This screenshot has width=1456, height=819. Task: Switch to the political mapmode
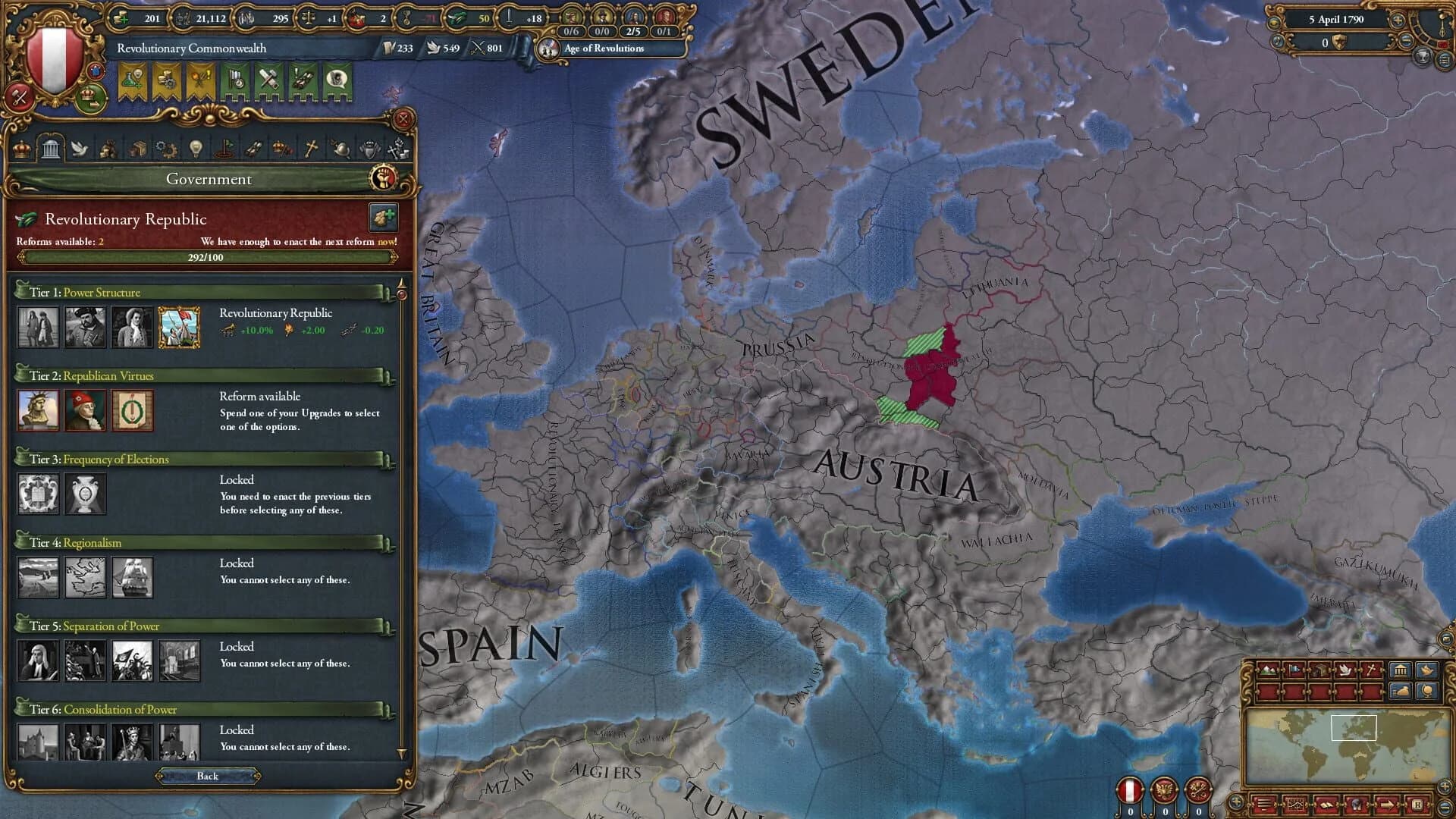tap(1294, 670)
